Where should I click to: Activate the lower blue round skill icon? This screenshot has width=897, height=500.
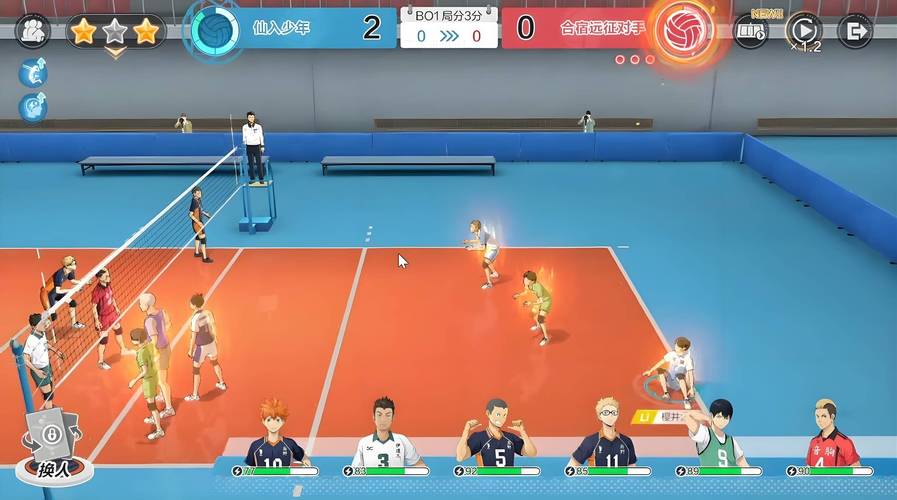33,106
